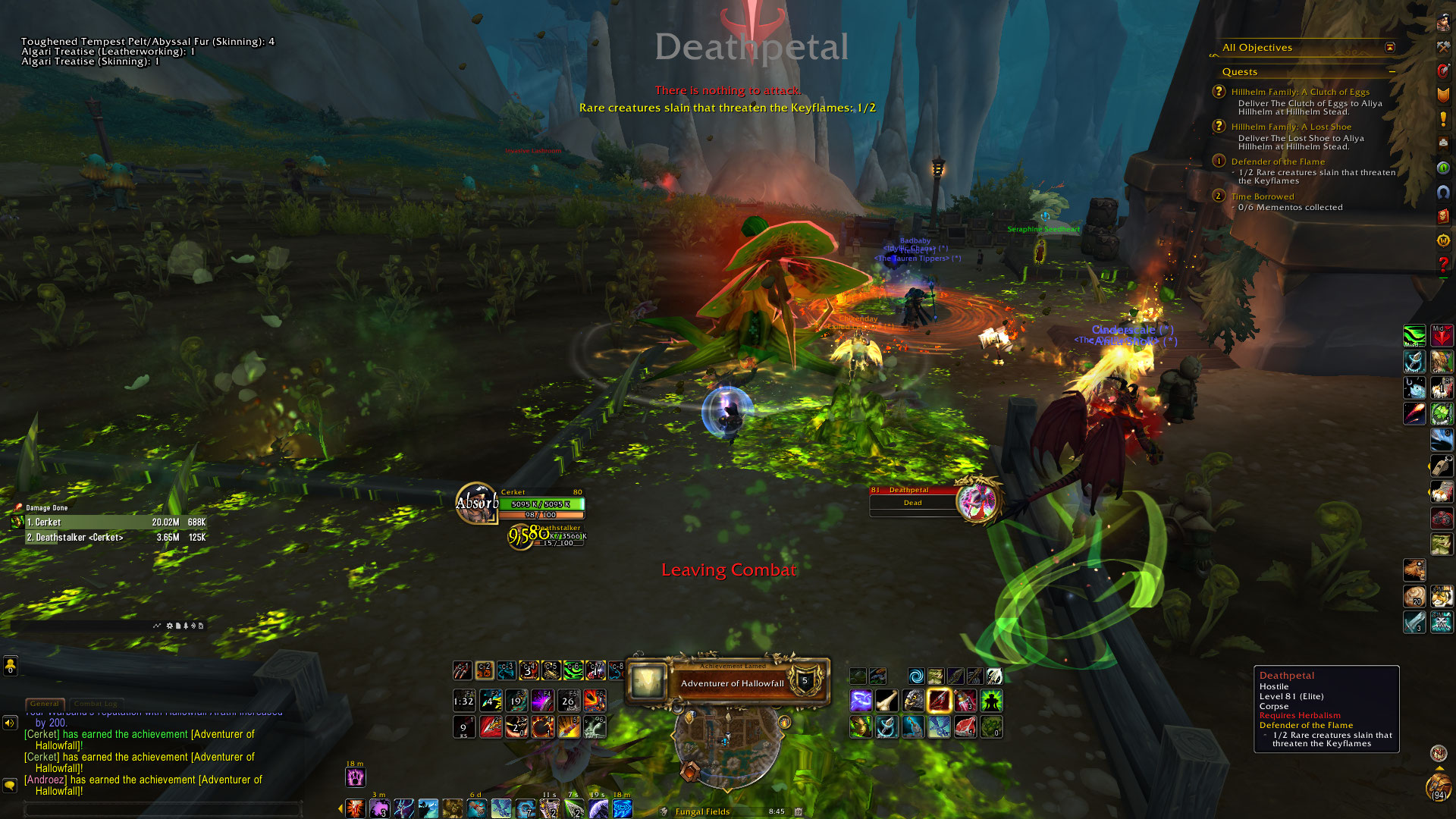Switch to the General chat tab

pyautogui.click(x=45, y=704)
